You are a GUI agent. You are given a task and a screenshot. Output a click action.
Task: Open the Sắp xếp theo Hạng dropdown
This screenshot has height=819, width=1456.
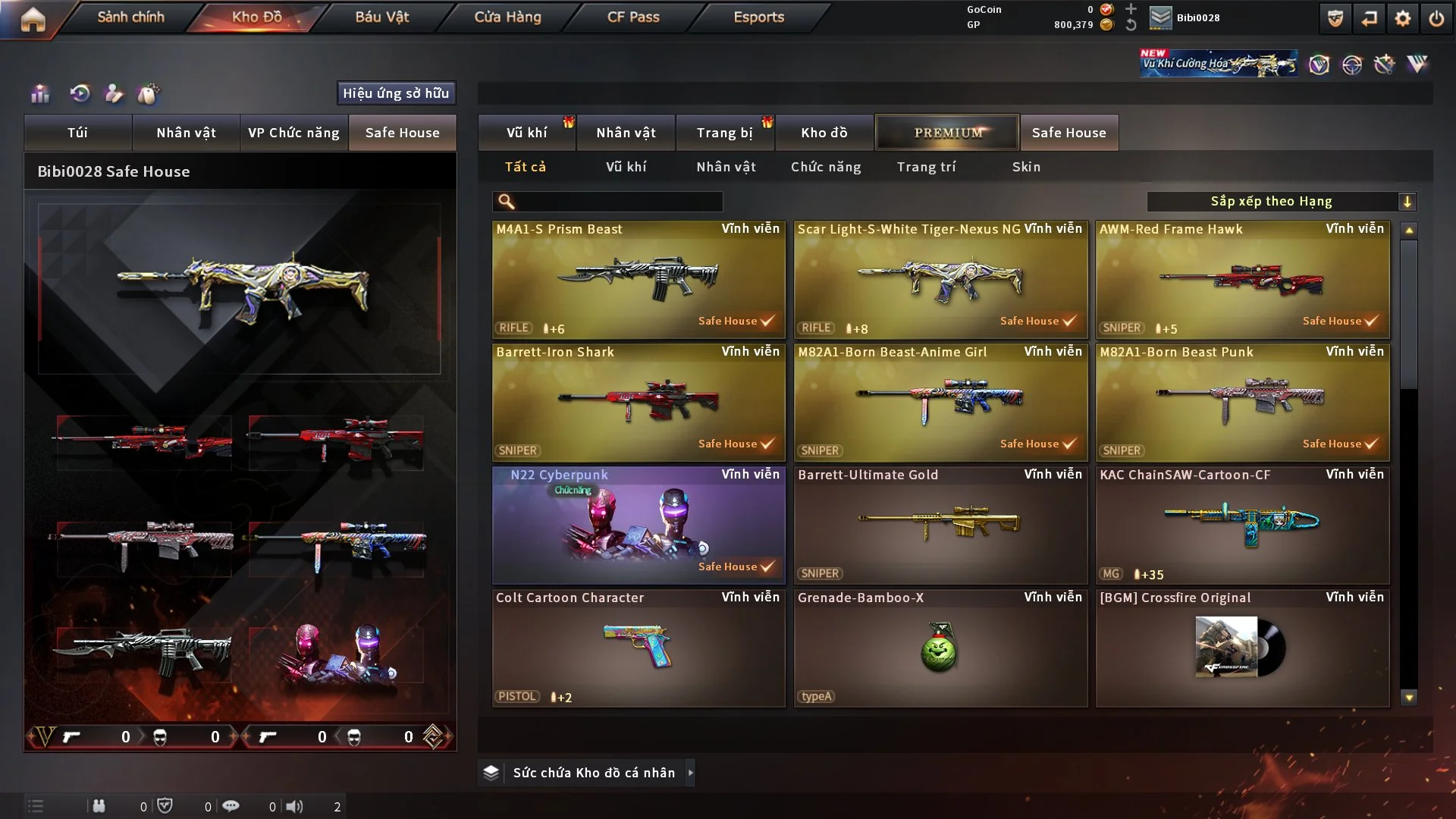(x=1281, y=202)
